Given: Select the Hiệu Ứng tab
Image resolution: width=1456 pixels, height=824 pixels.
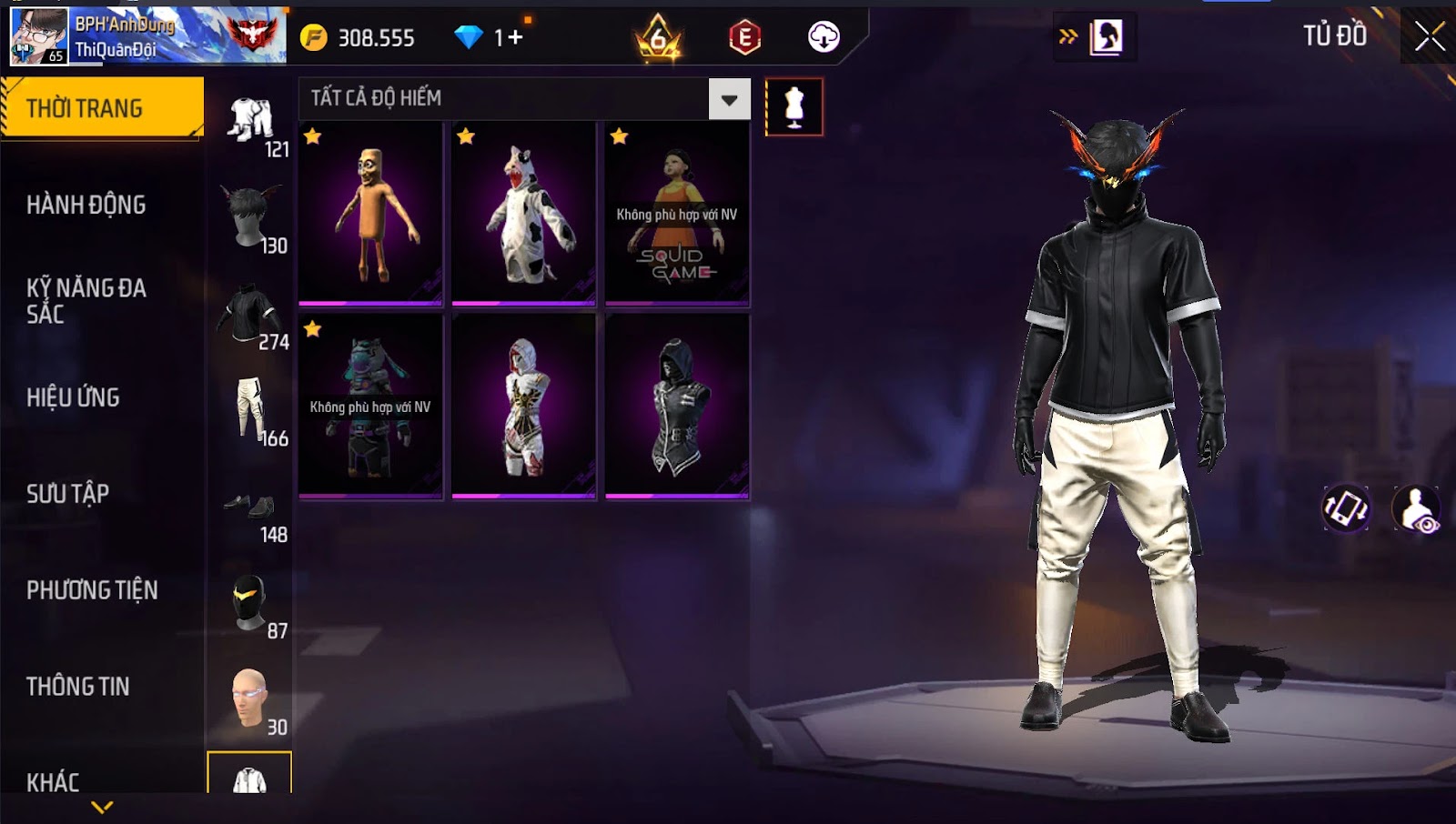Looking at the screenshot, I should (x=73, y=397).
